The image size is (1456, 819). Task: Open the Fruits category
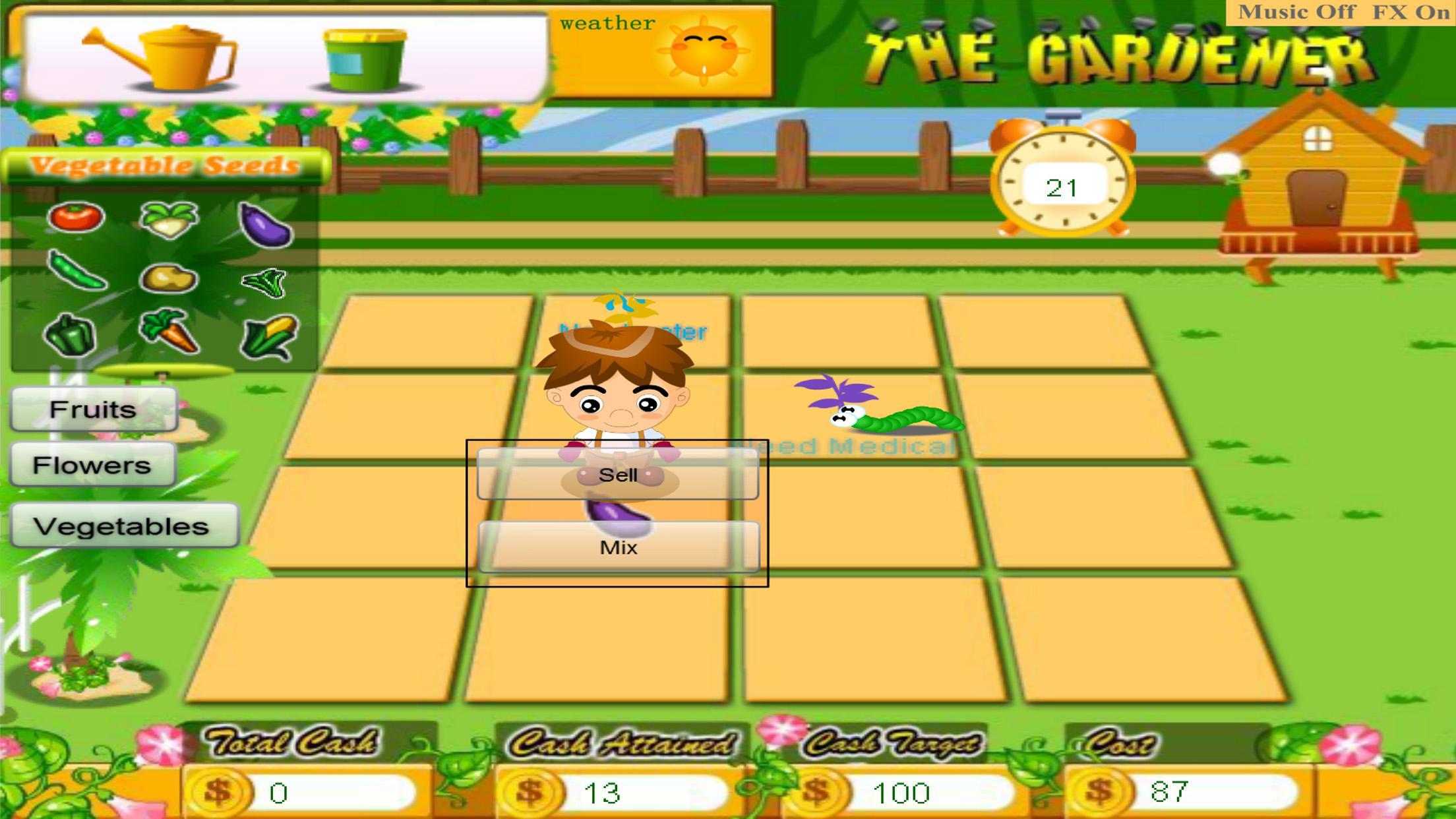tap(92, 409)
